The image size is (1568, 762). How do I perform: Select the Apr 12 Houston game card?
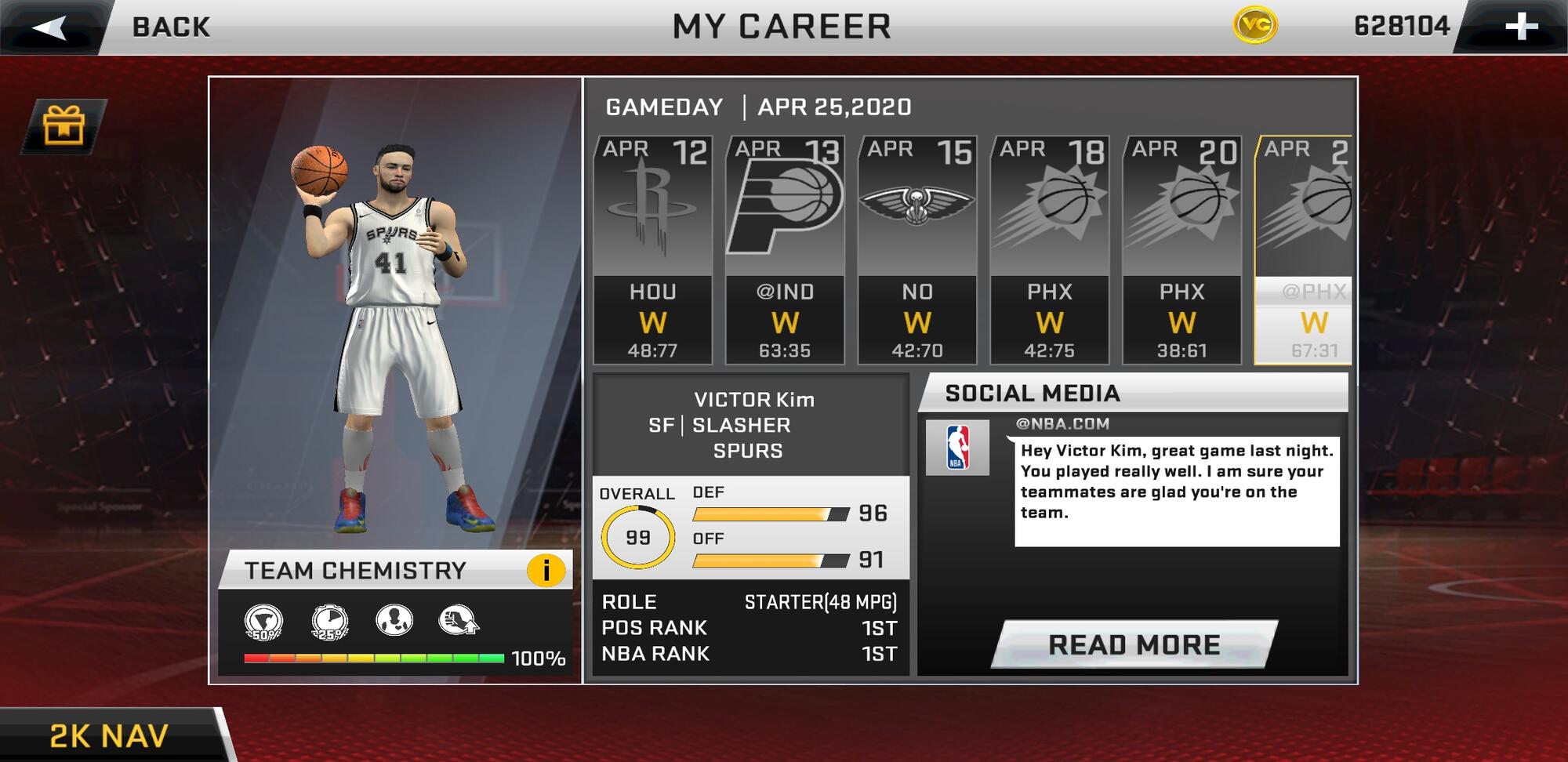tap(652, 249)
